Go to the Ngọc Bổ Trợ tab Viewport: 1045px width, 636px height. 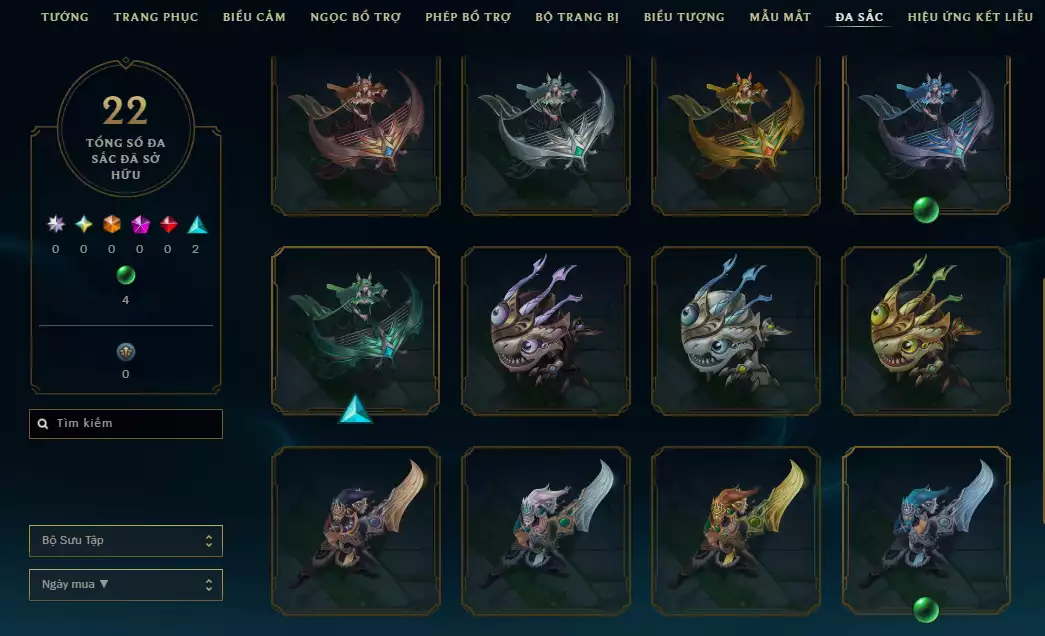coord(355,17)
